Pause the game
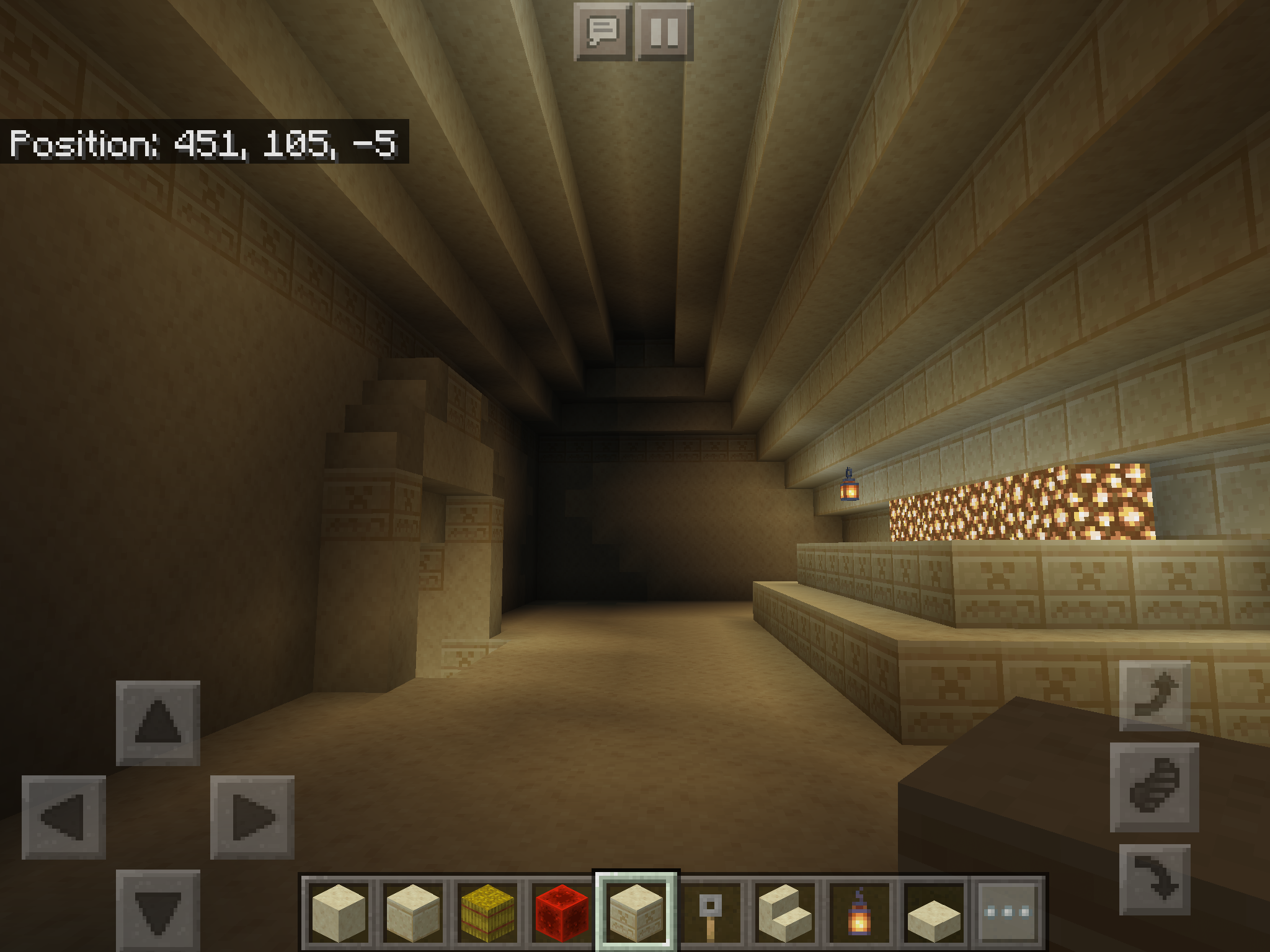 click(664, 32)
